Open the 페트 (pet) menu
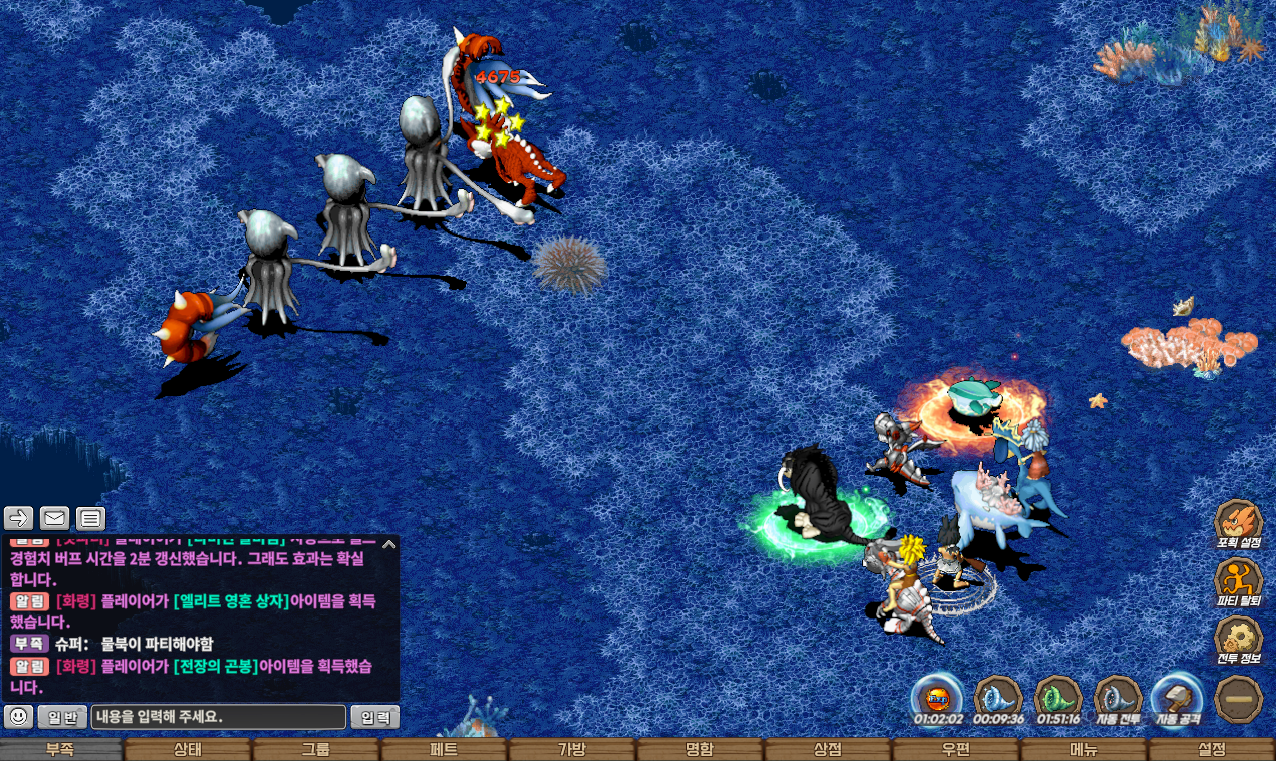Viewport: 1276px width, 761px height. pos(444,750)
